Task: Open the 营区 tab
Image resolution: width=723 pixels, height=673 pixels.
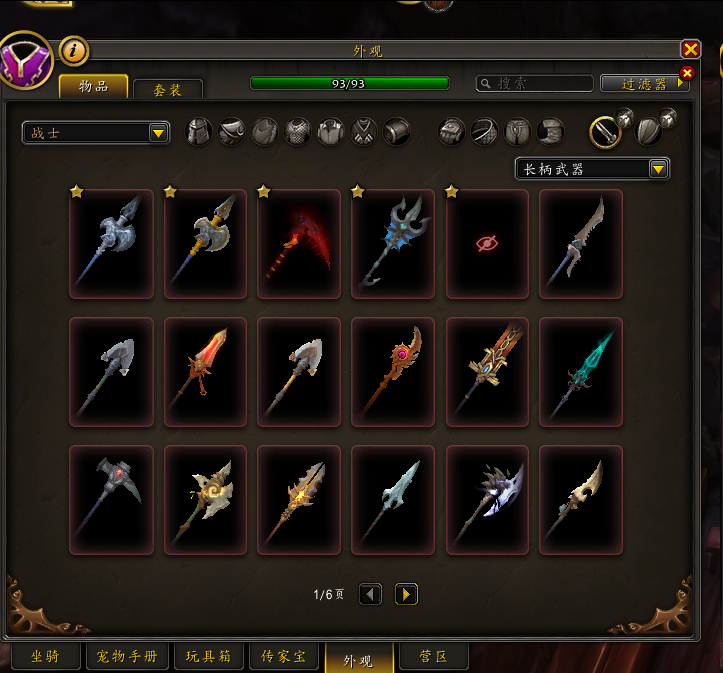Action: click(x=431, y=657)
